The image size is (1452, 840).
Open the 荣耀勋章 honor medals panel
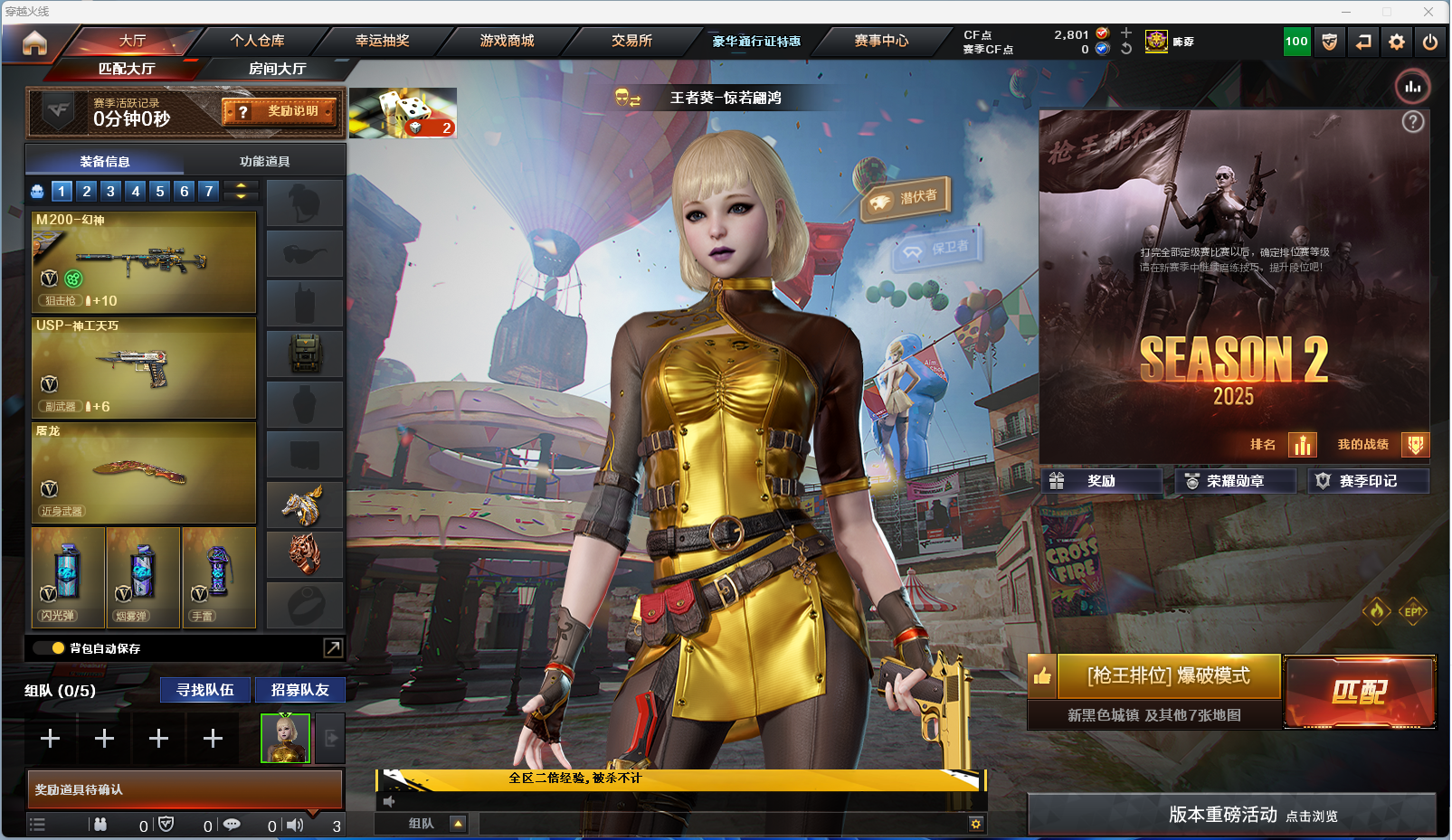[x=1235, y=481]
